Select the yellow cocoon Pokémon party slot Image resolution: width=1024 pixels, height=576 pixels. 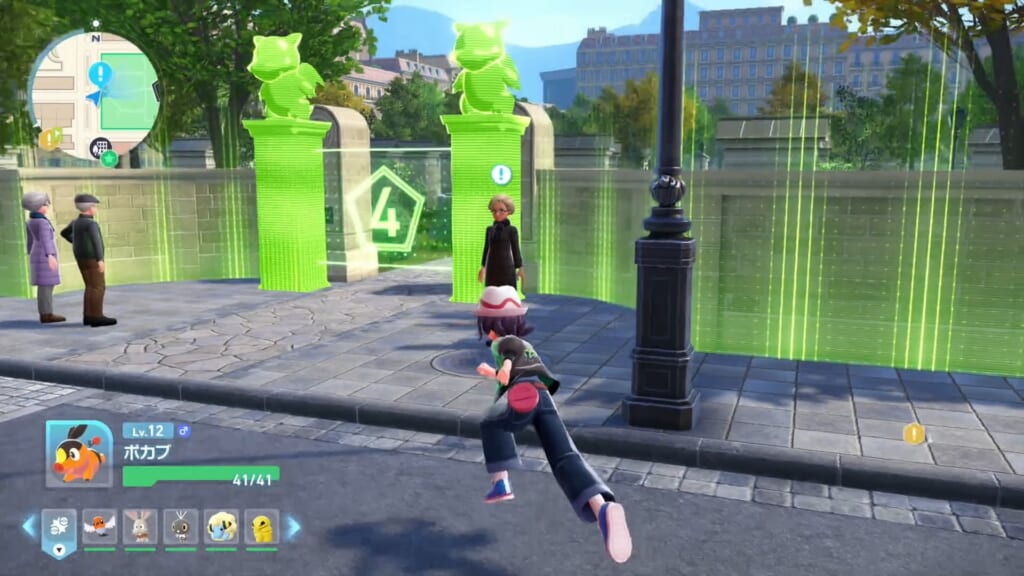coord(261,526)
